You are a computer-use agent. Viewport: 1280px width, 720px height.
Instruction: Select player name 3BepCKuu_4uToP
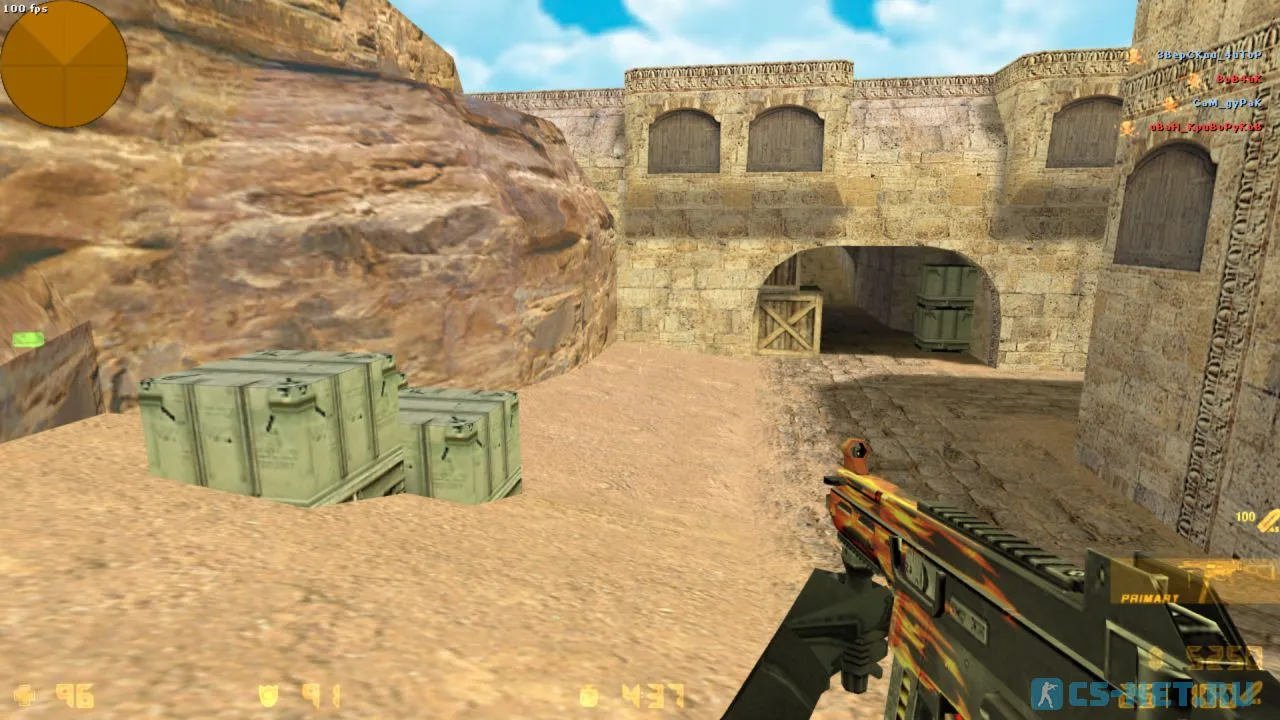coord(1209,55)
